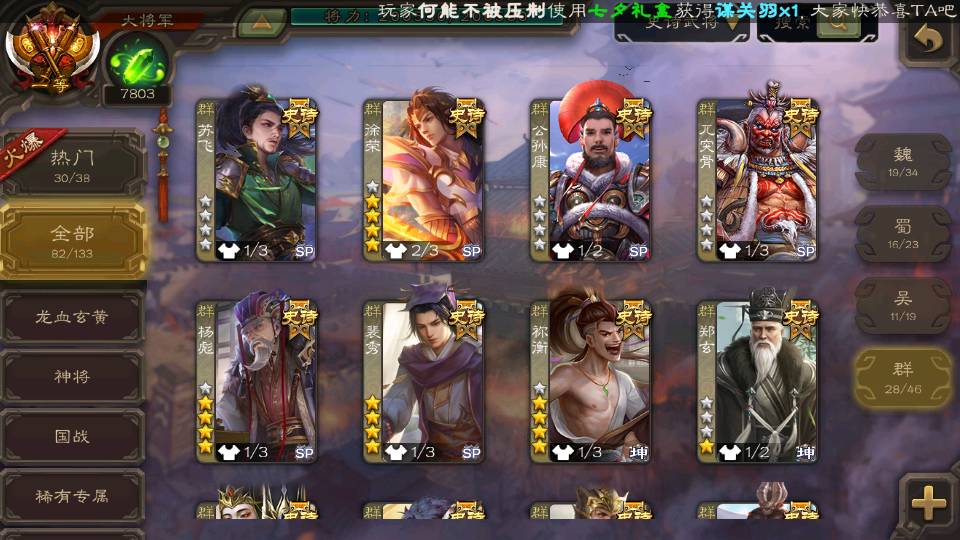Show the 全部 generals tab
The height and width of the screenshot is (540, 960).
pos(73,240)
